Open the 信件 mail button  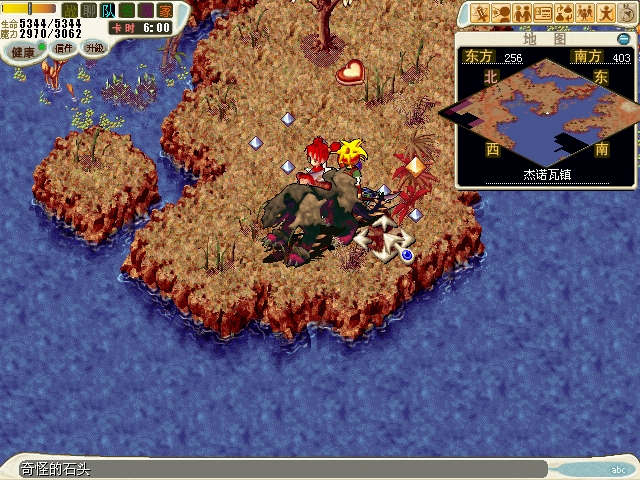click(x=63, y=47)
